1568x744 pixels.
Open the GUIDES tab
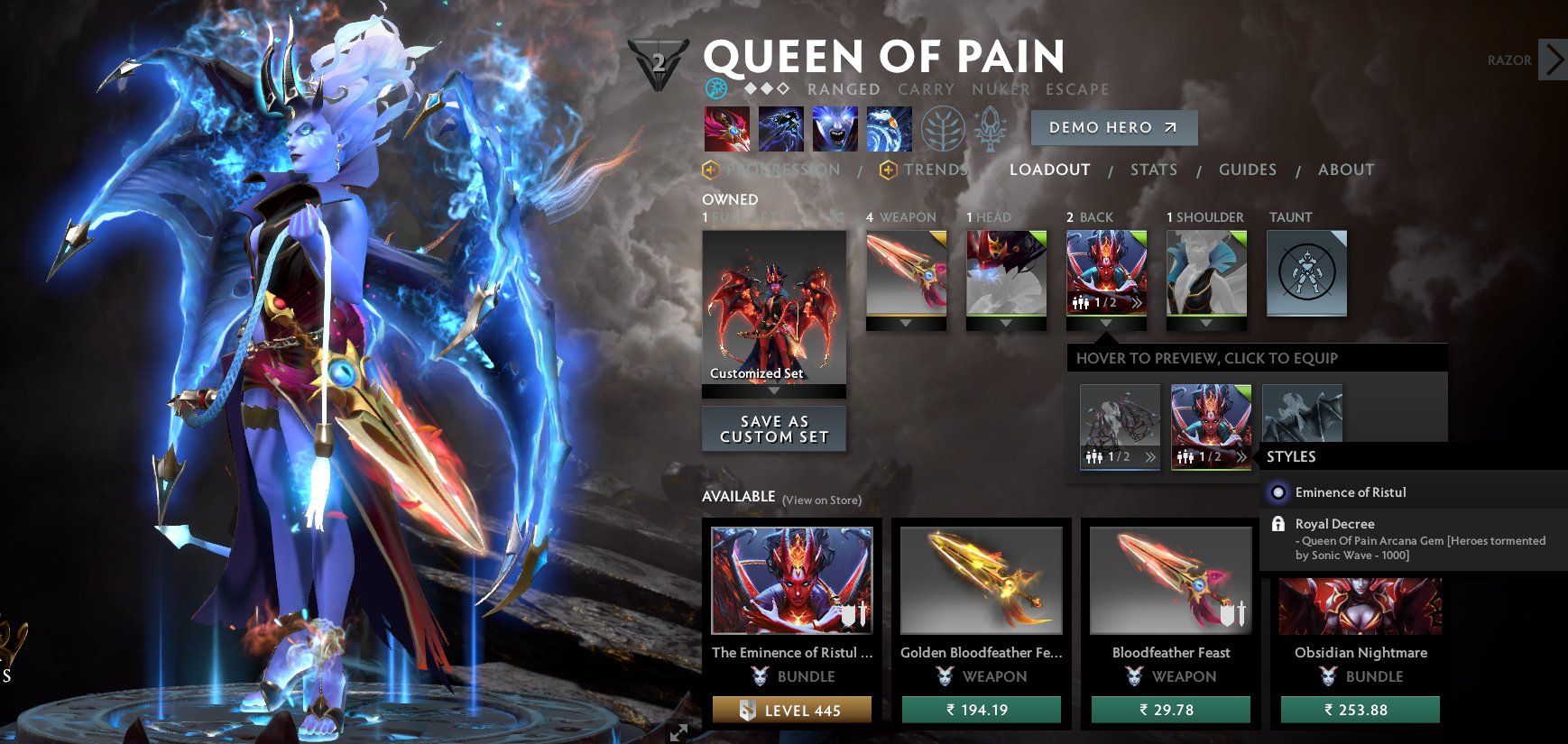pyautogui.click(x=1247, y=170)
